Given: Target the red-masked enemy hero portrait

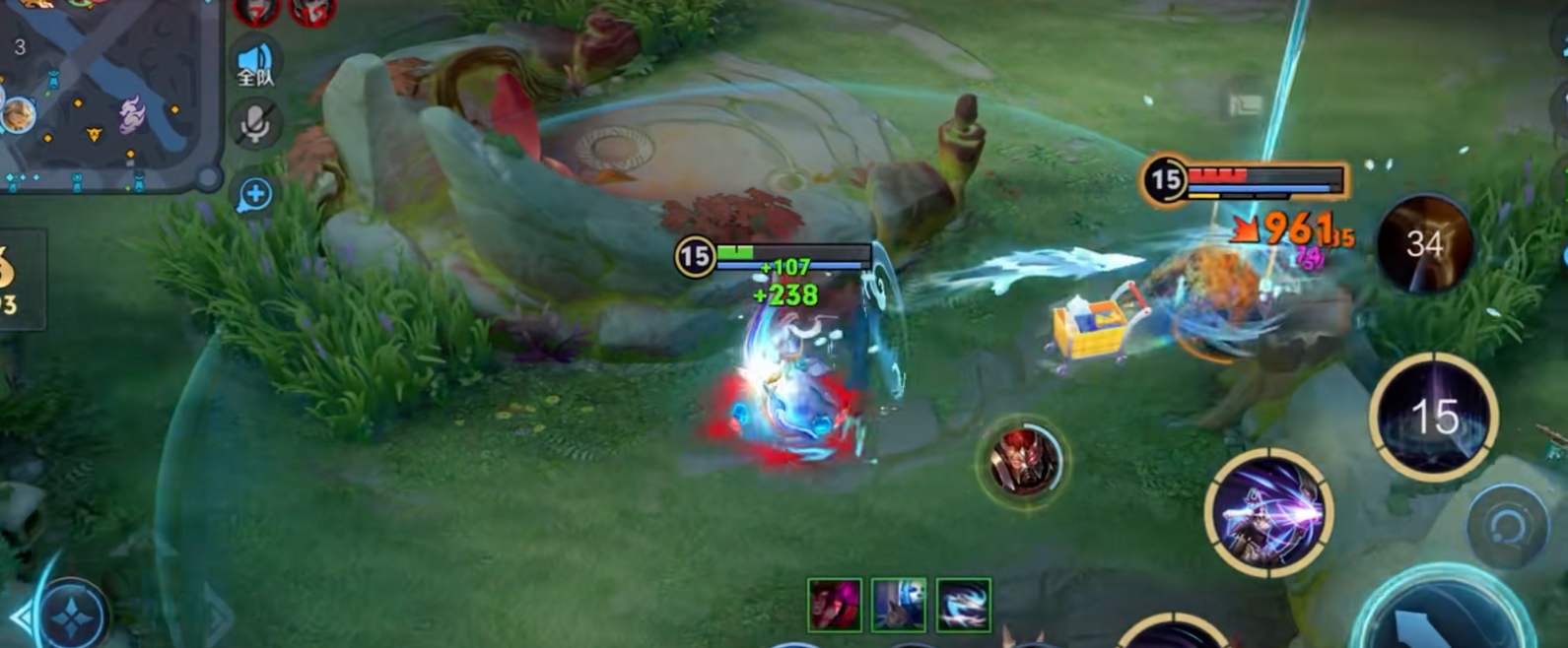Looking at the screenshot, I should click(1024, 460).
